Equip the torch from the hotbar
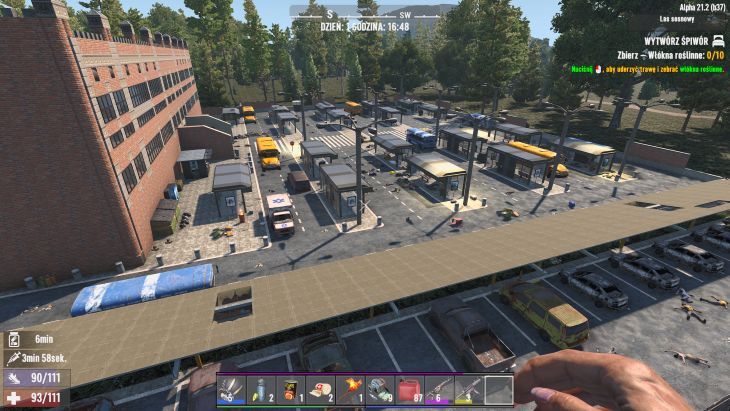730x411 pixels. 351,390
